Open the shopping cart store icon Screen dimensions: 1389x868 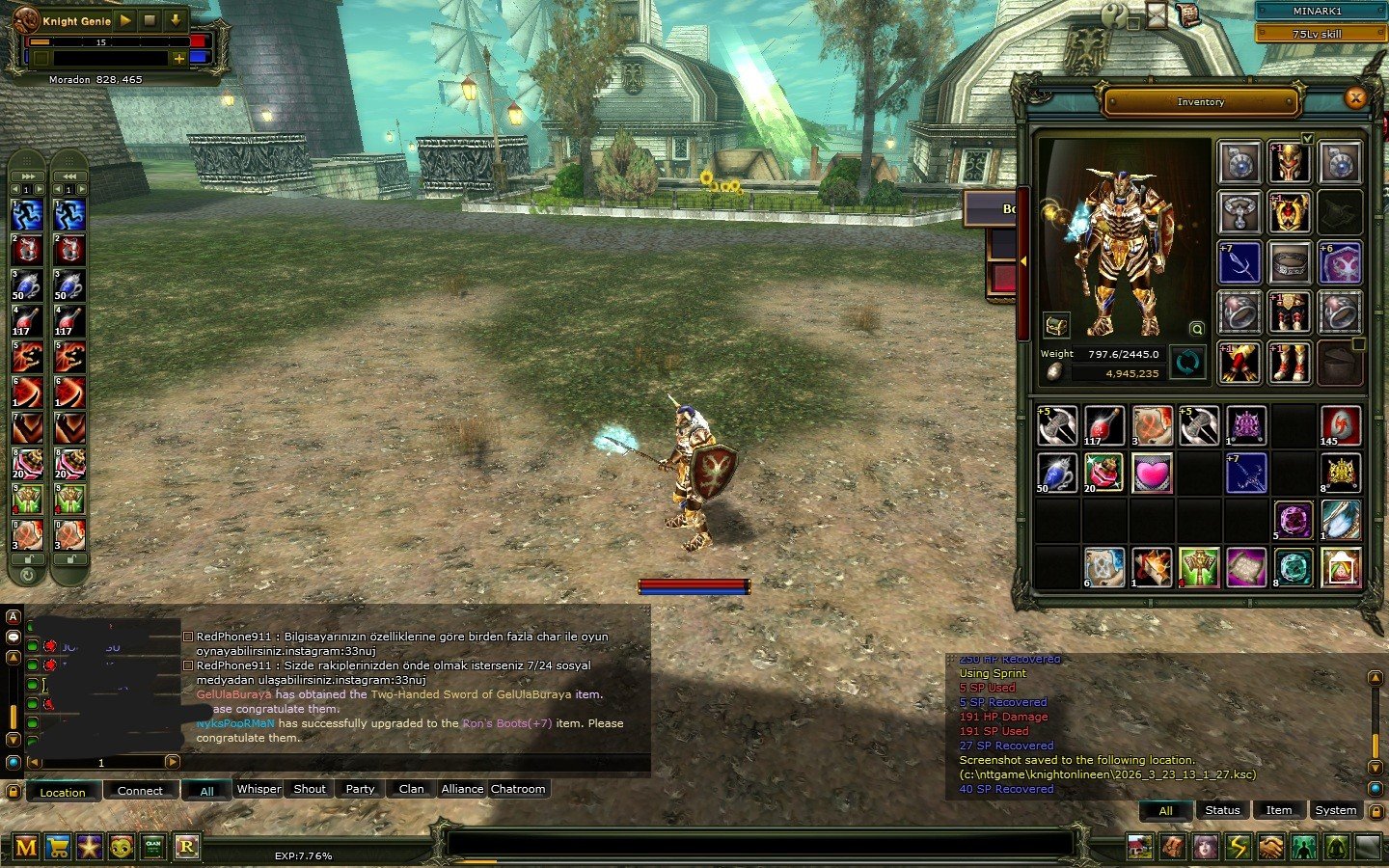click(x=58, y=847)
